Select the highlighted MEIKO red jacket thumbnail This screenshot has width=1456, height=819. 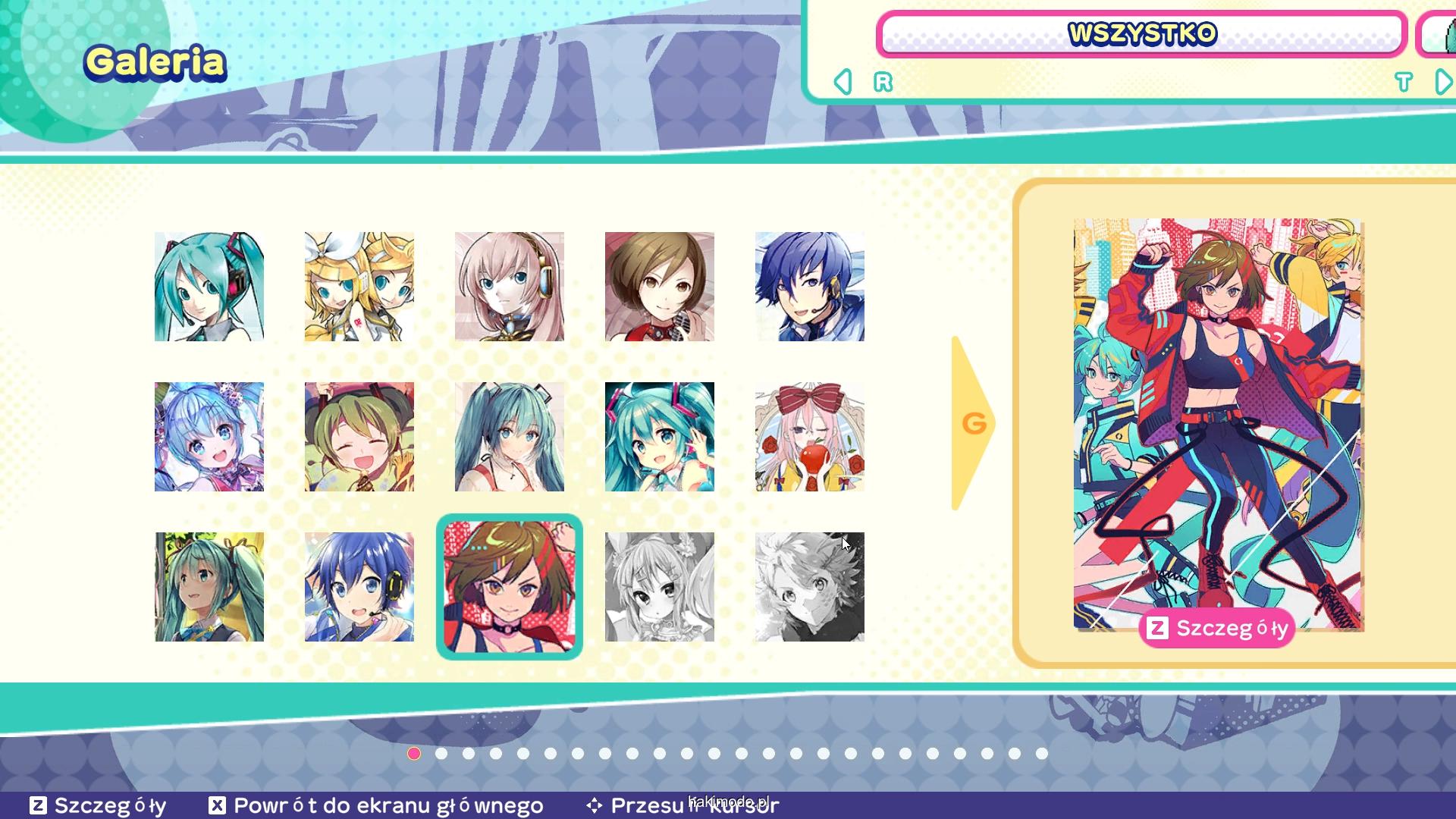click(x=510, y=587)
